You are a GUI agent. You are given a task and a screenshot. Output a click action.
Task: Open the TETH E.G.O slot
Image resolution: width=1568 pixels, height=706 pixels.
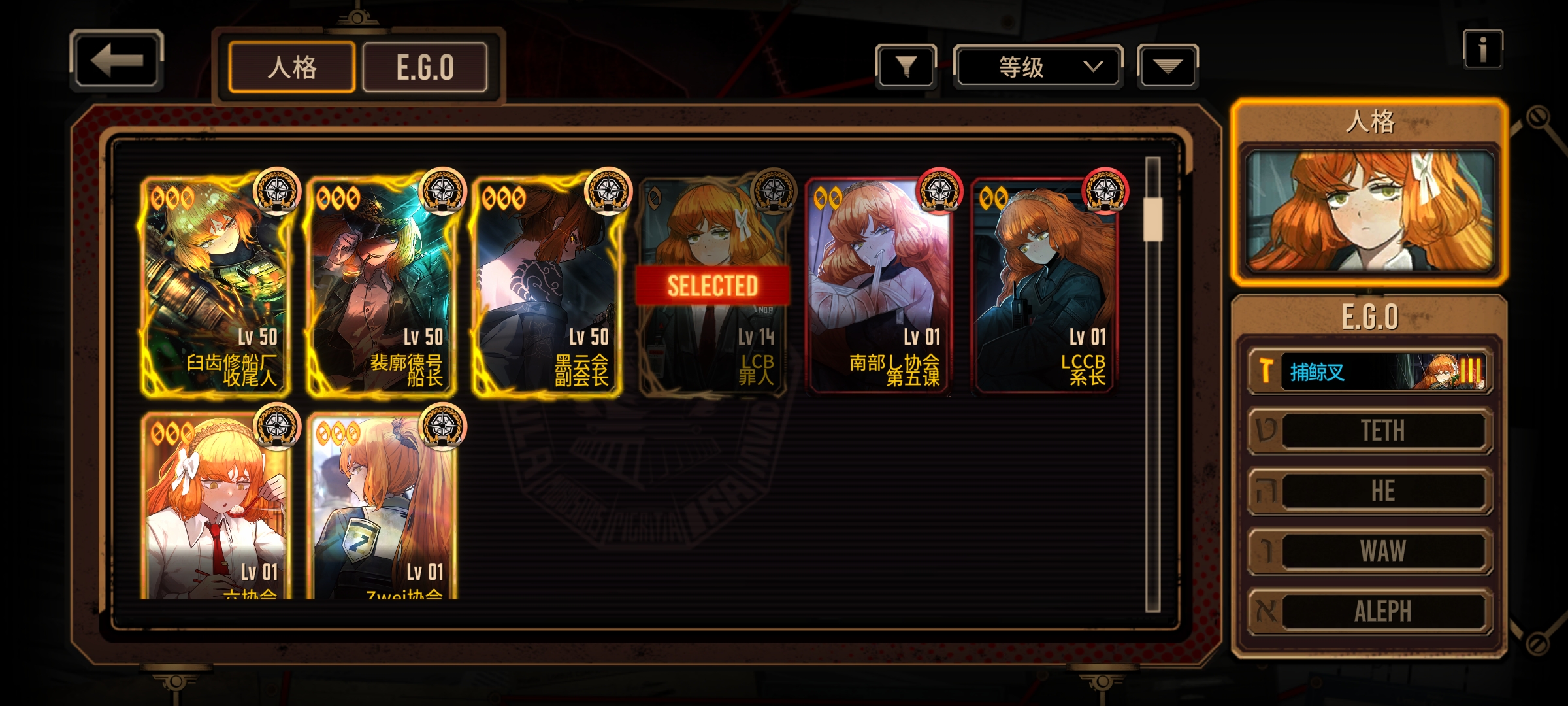point(1370,431)
